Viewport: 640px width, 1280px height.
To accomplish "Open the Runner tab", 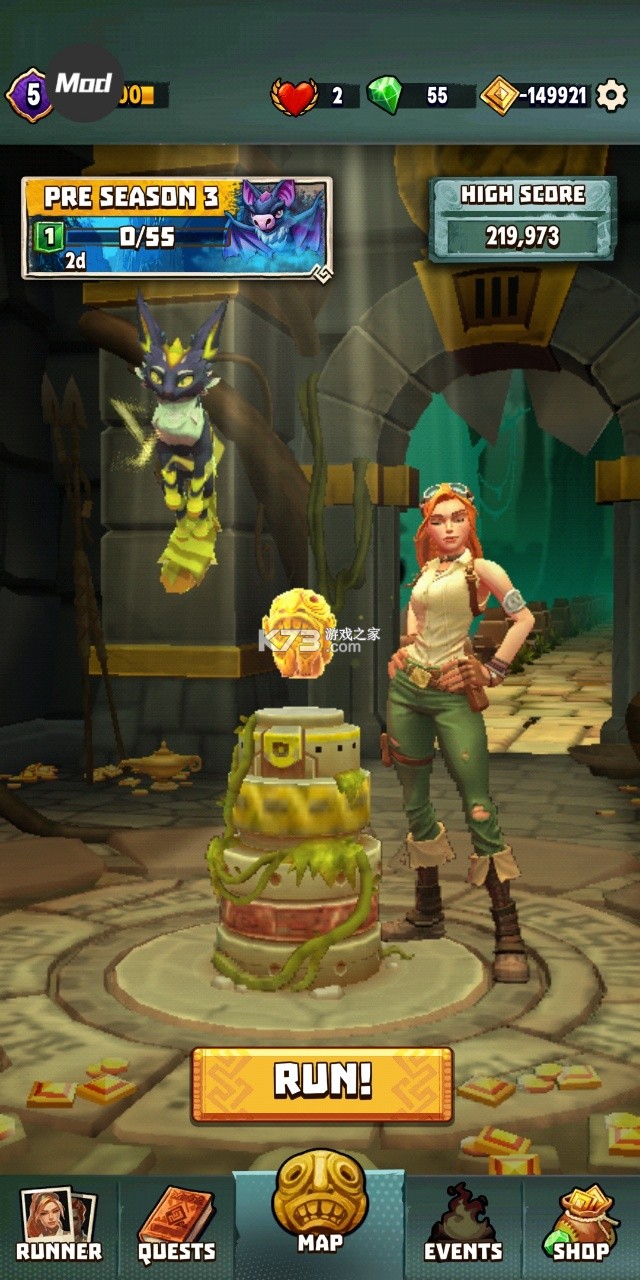I will [58, 1226].
